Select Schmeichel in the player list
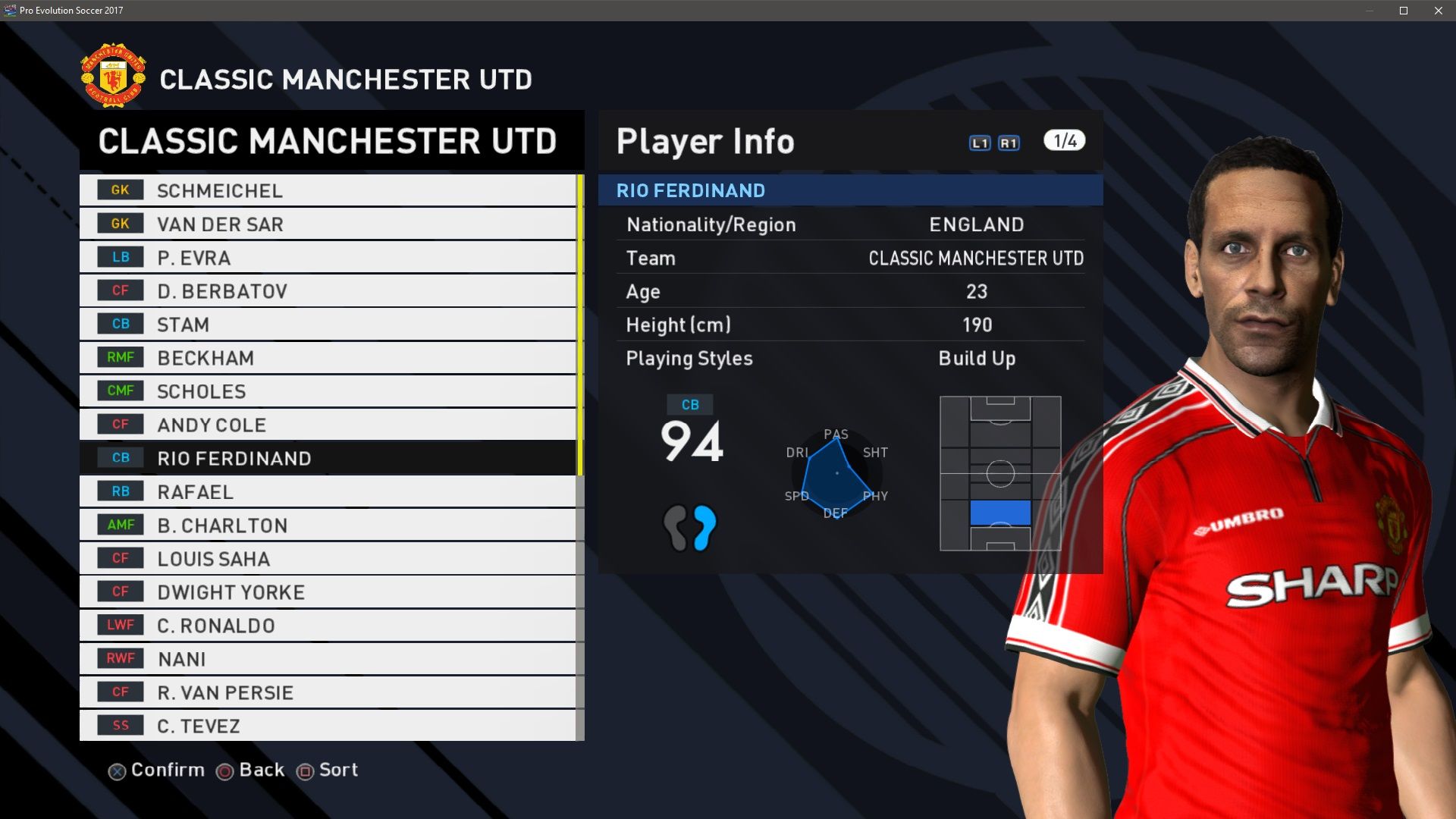Viewport: 1456px width, 819px height. (328, 190)
